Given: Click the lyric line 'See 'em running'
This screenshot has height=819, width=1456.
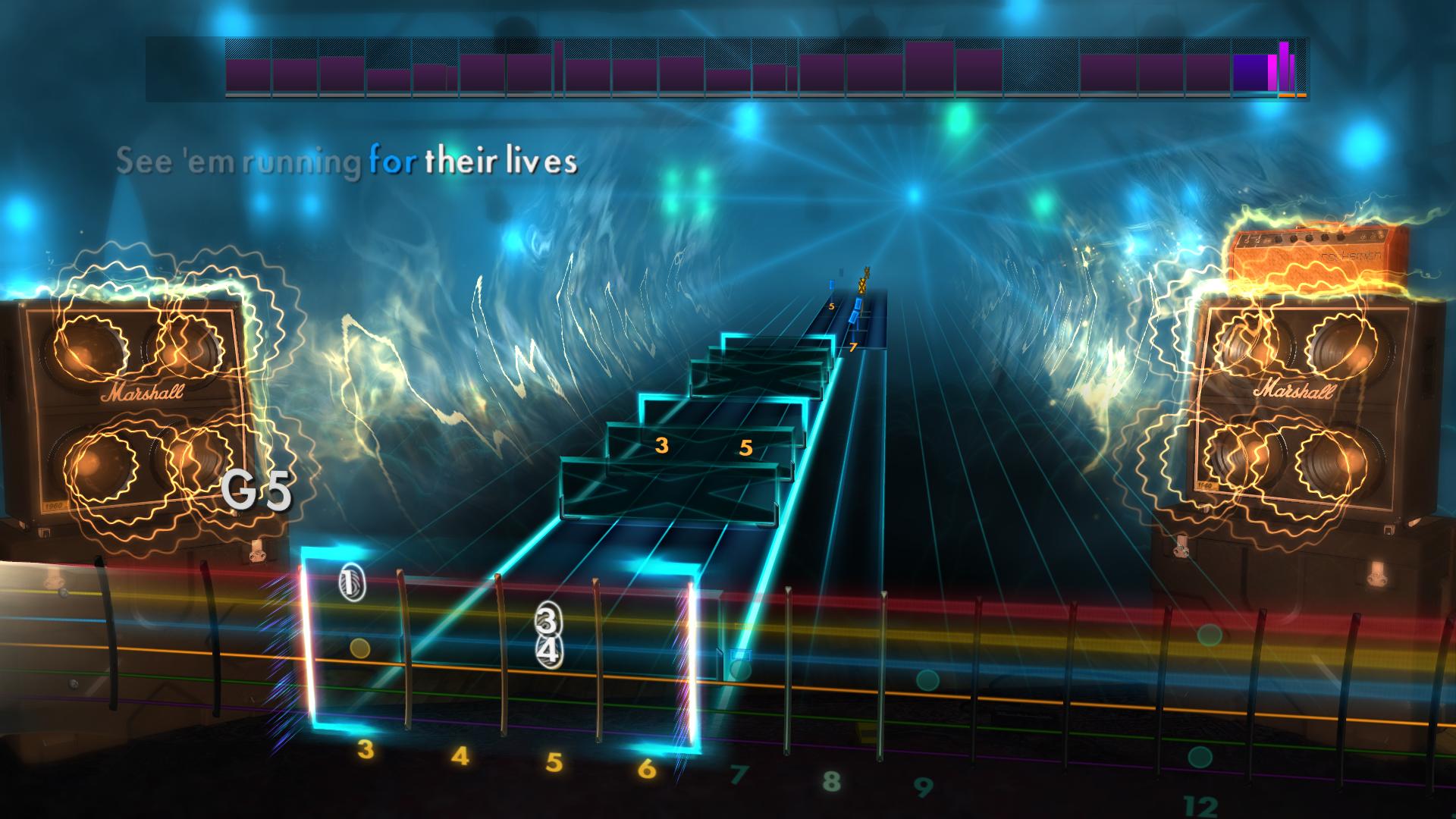Looking at the screenshot, I should coord(235,160).
